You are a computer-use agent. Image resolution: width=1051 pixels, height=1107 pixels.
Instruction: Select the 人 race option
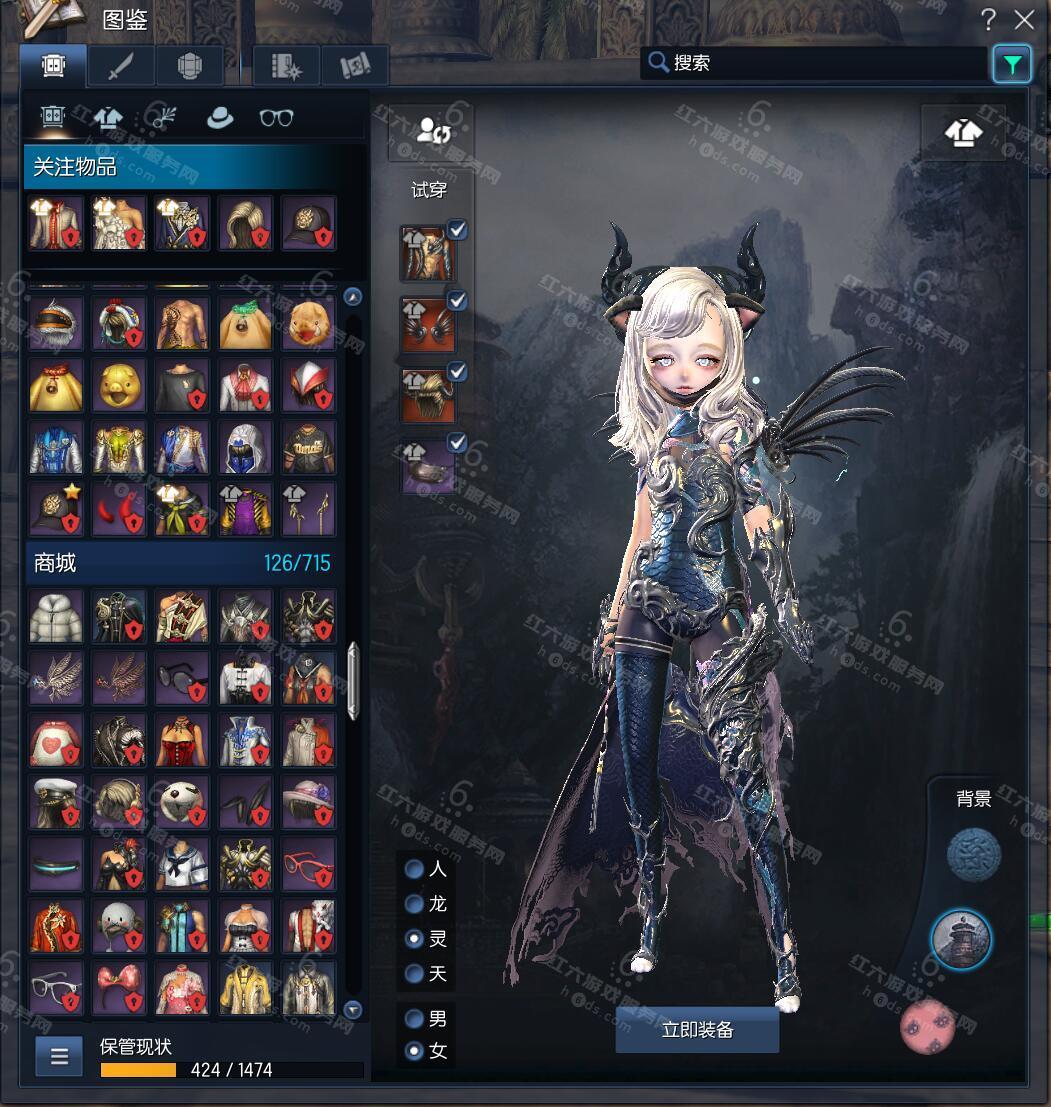coord(414,869)
